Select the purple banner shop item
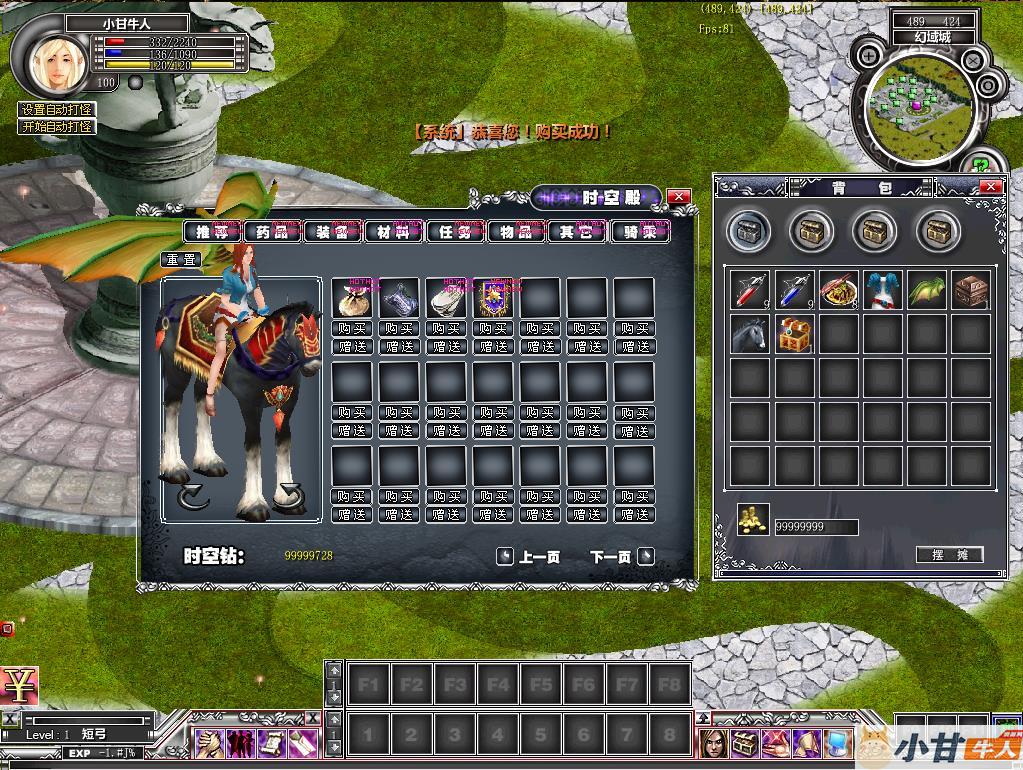 click(x=494, y=298)
